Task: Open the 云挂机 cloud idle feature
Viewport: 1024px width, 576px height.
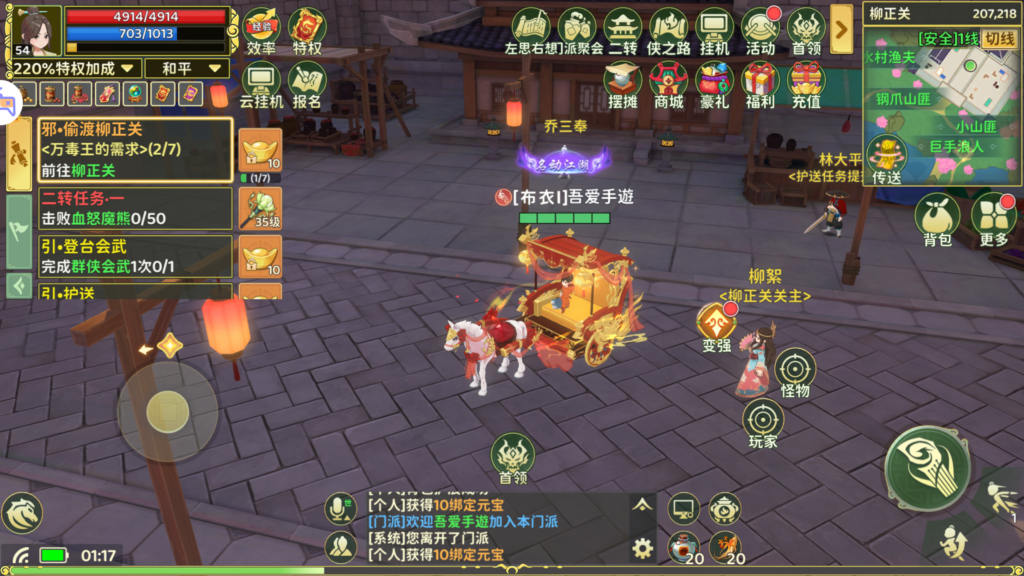Action: (x=262, y=83)
